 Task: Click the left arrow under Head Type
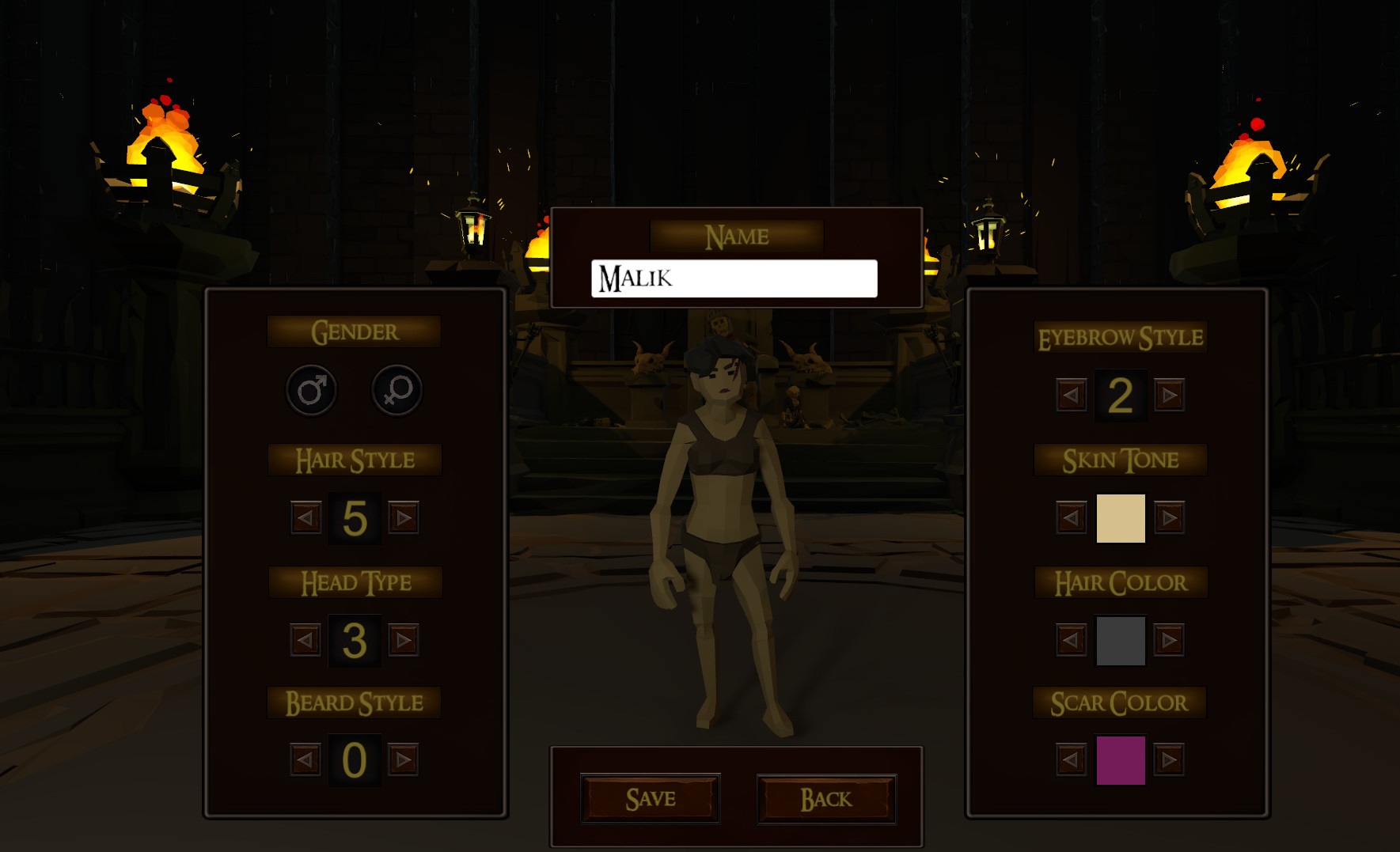click(305, 641)
